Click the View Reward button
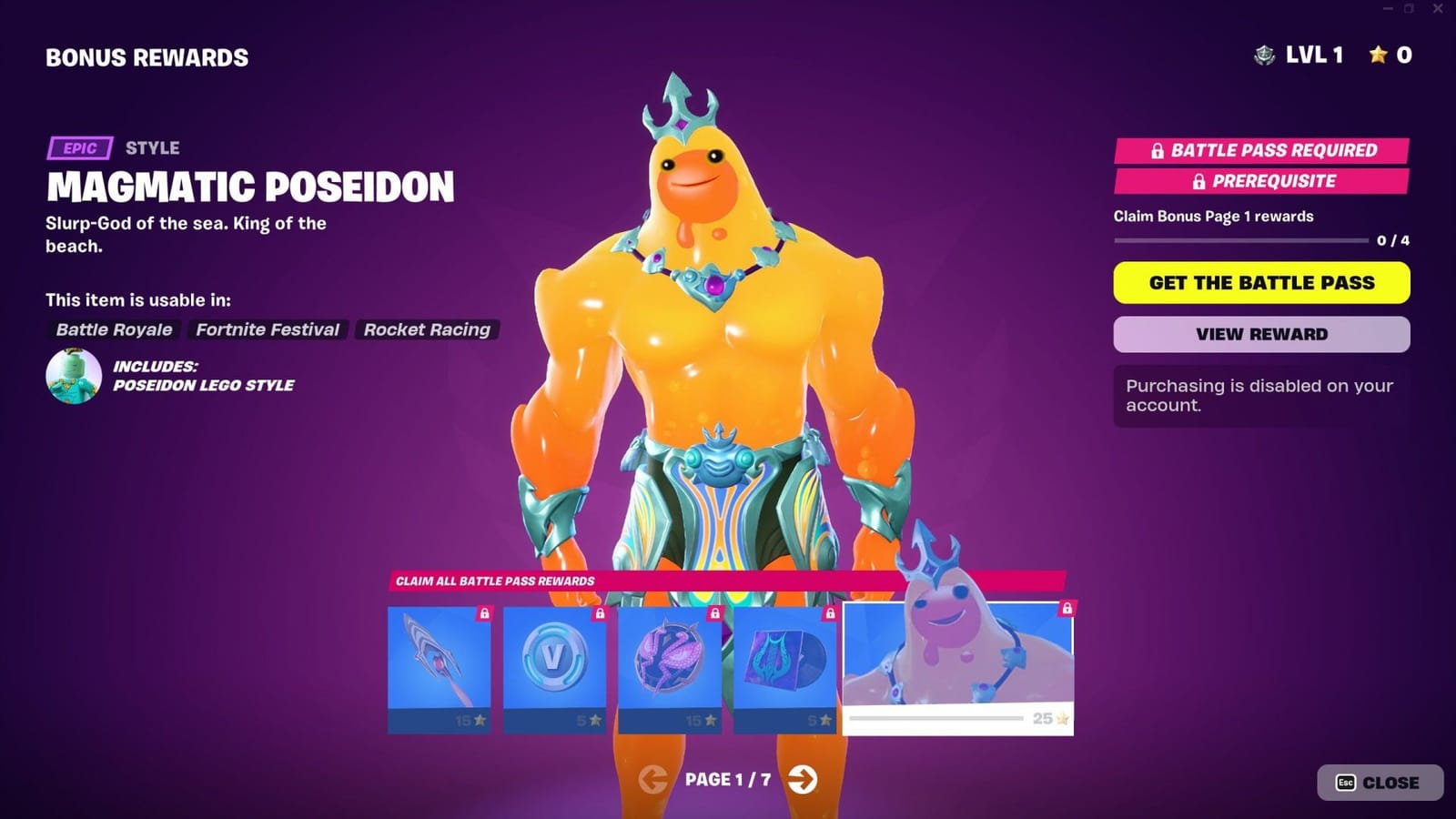 point(1261,334)
